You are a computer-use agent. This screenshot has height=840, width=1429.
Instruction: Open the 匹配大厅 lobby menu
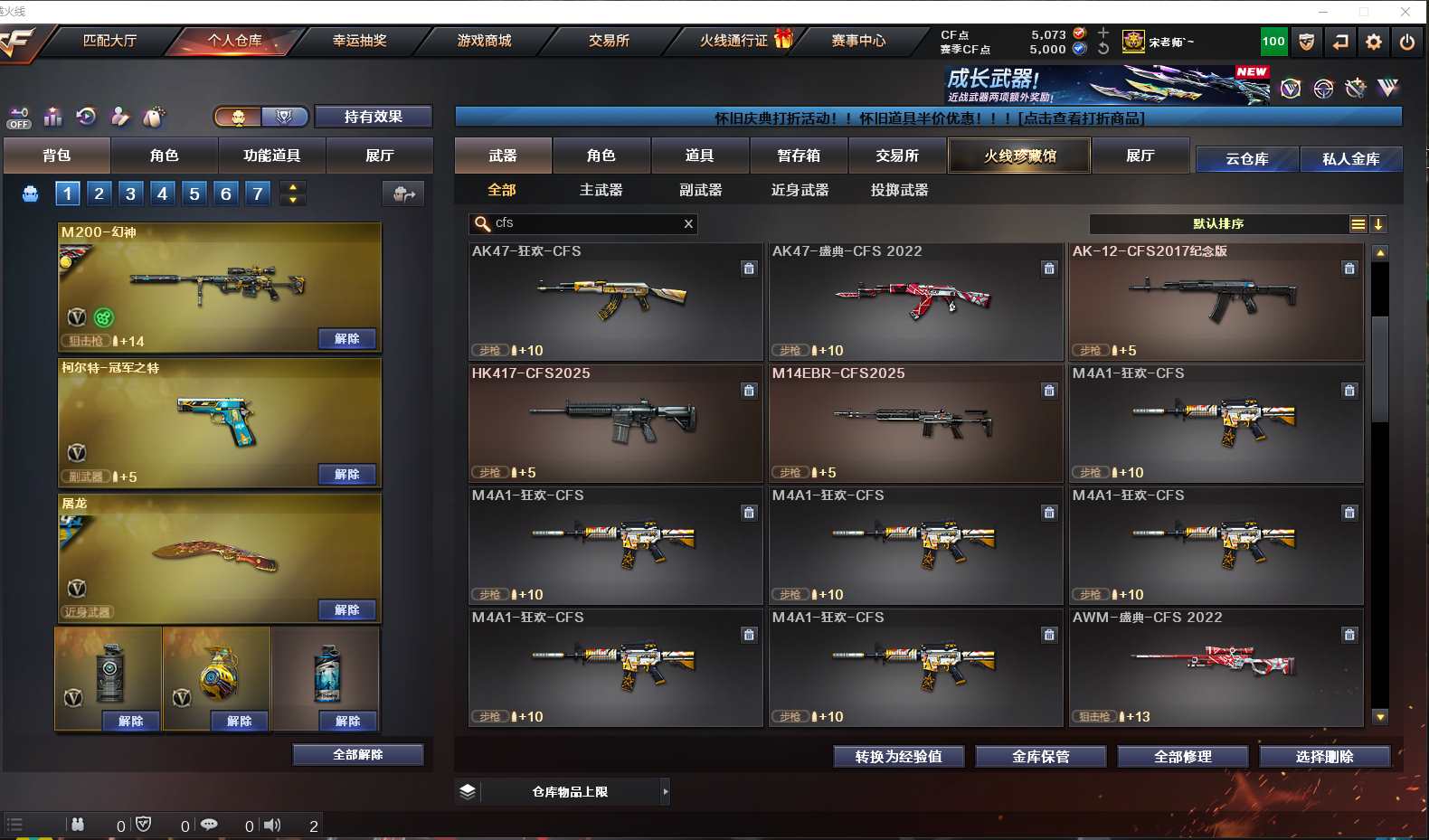(109, 41)
